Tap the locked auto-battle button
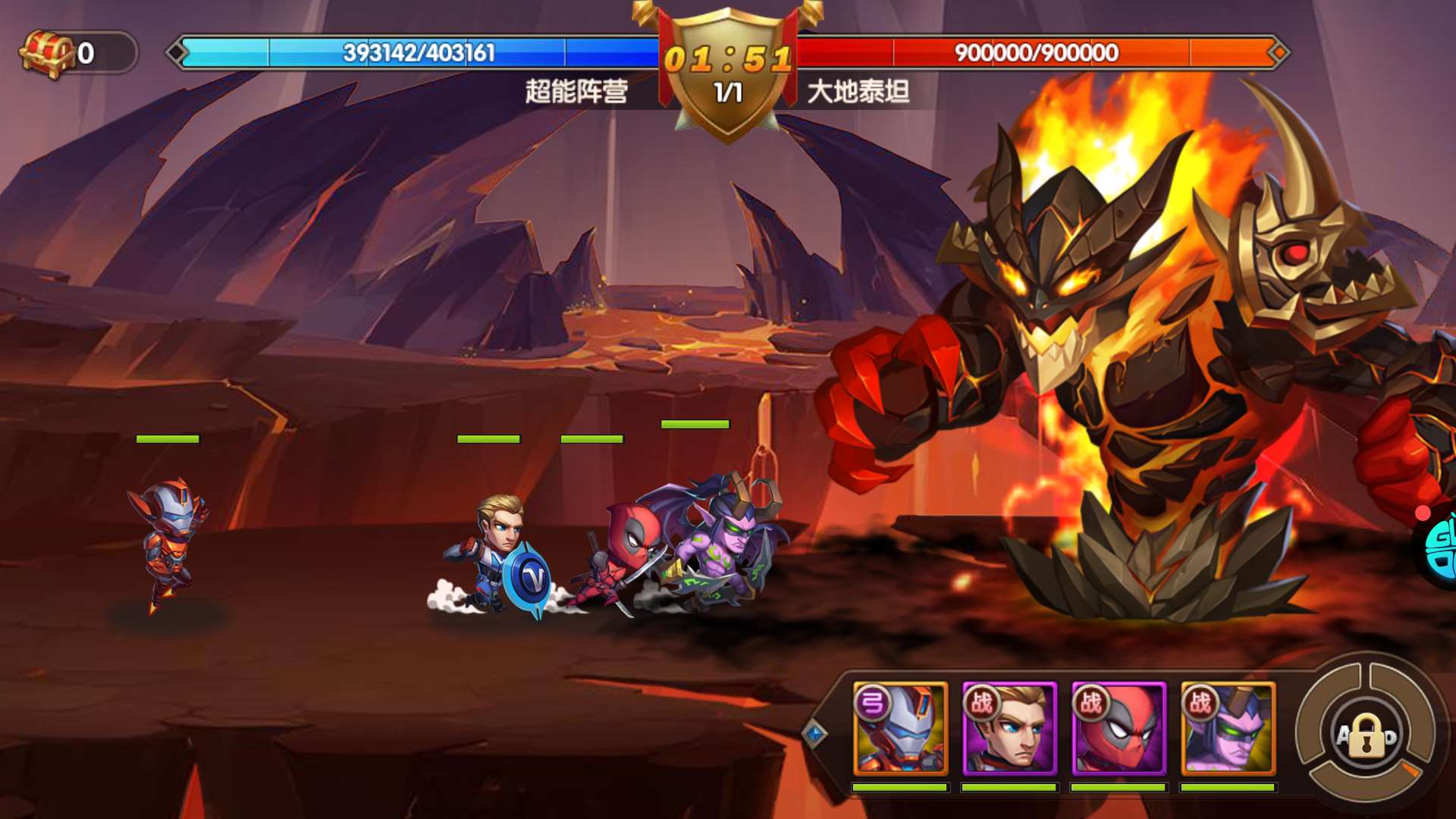Screen dimensions: 1456x819 [x=1367, y=736]
